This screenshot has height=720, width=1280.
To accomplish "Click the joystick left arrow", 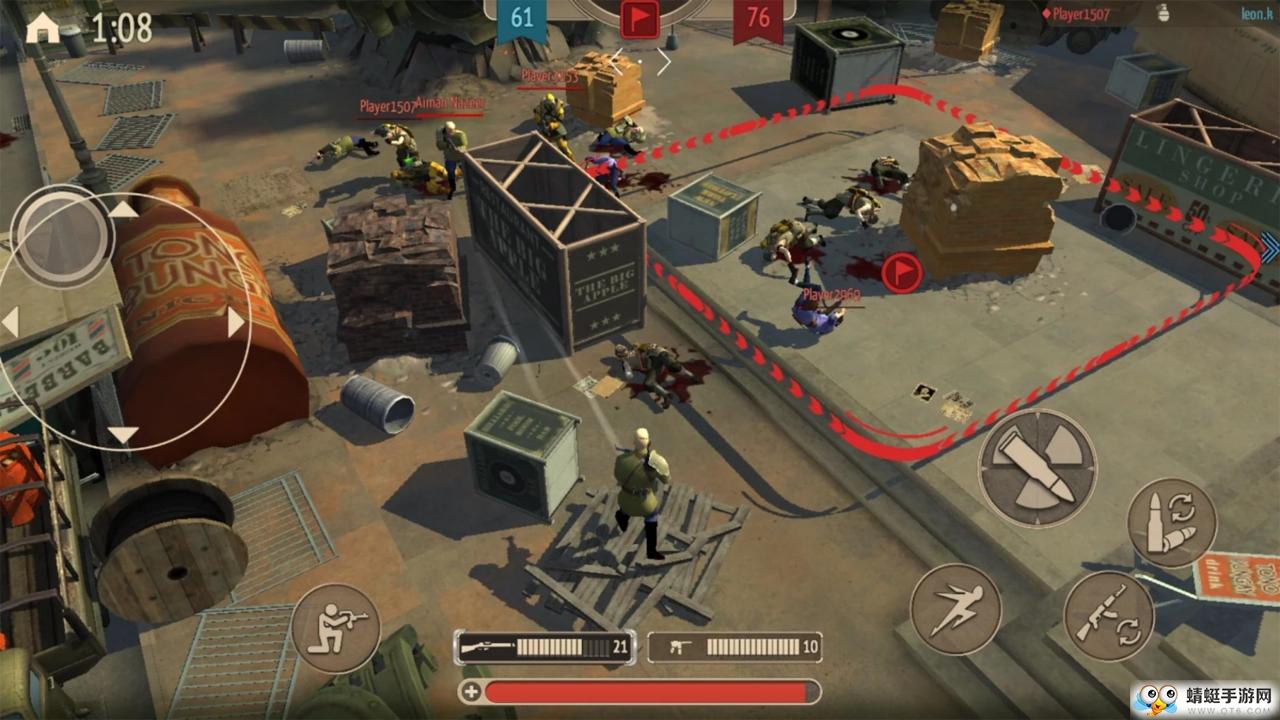I will 11,322.
